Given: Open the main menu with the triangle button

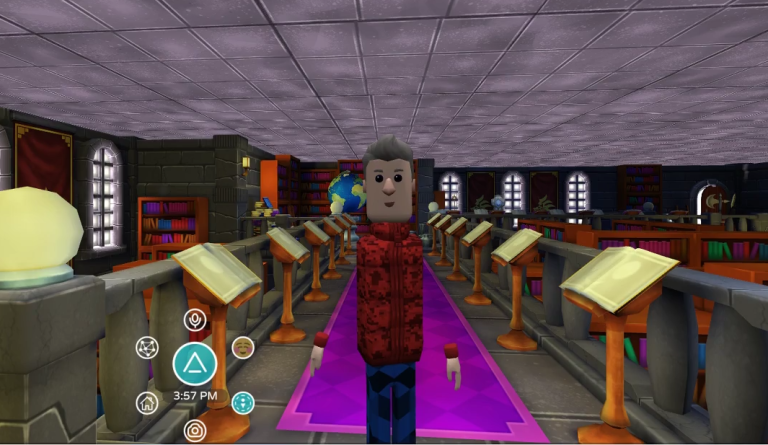Looking at the screenshot, I should pyautogui.click(x=194, y=364).
